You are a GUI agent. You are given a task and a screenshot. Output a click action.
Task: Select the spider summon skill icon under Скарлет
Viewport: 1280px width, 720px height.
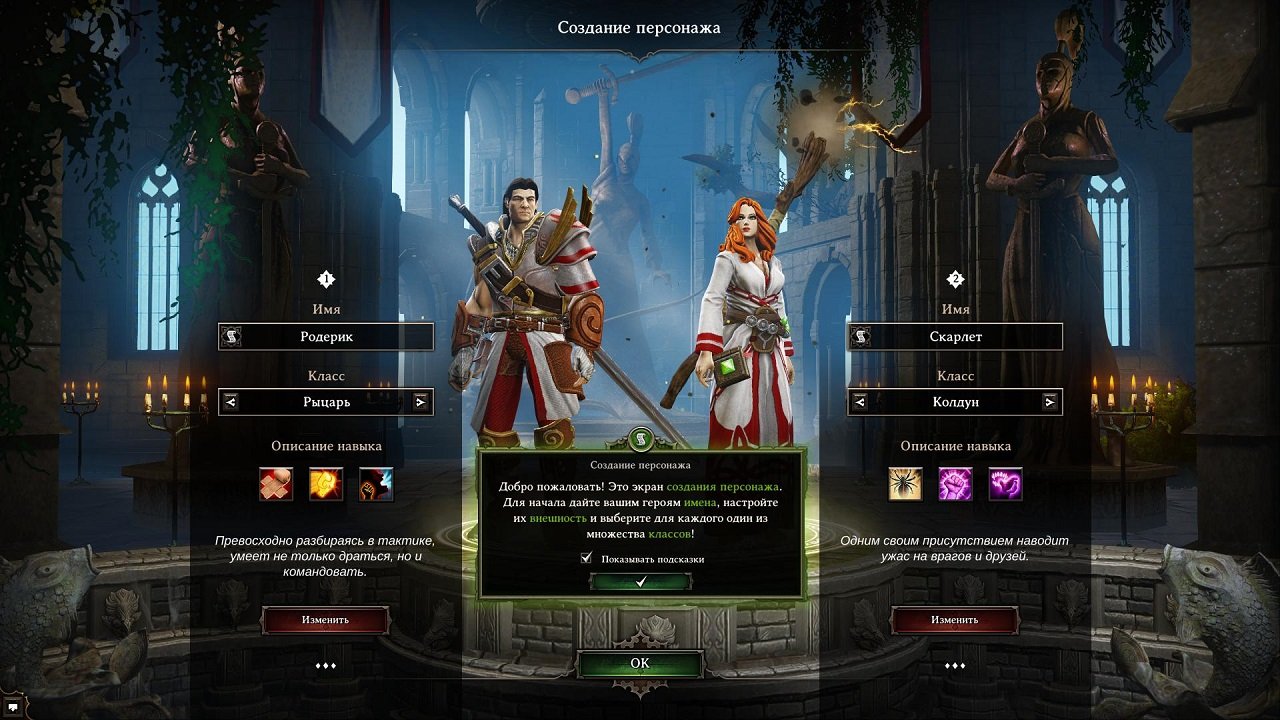pos(906,486)
